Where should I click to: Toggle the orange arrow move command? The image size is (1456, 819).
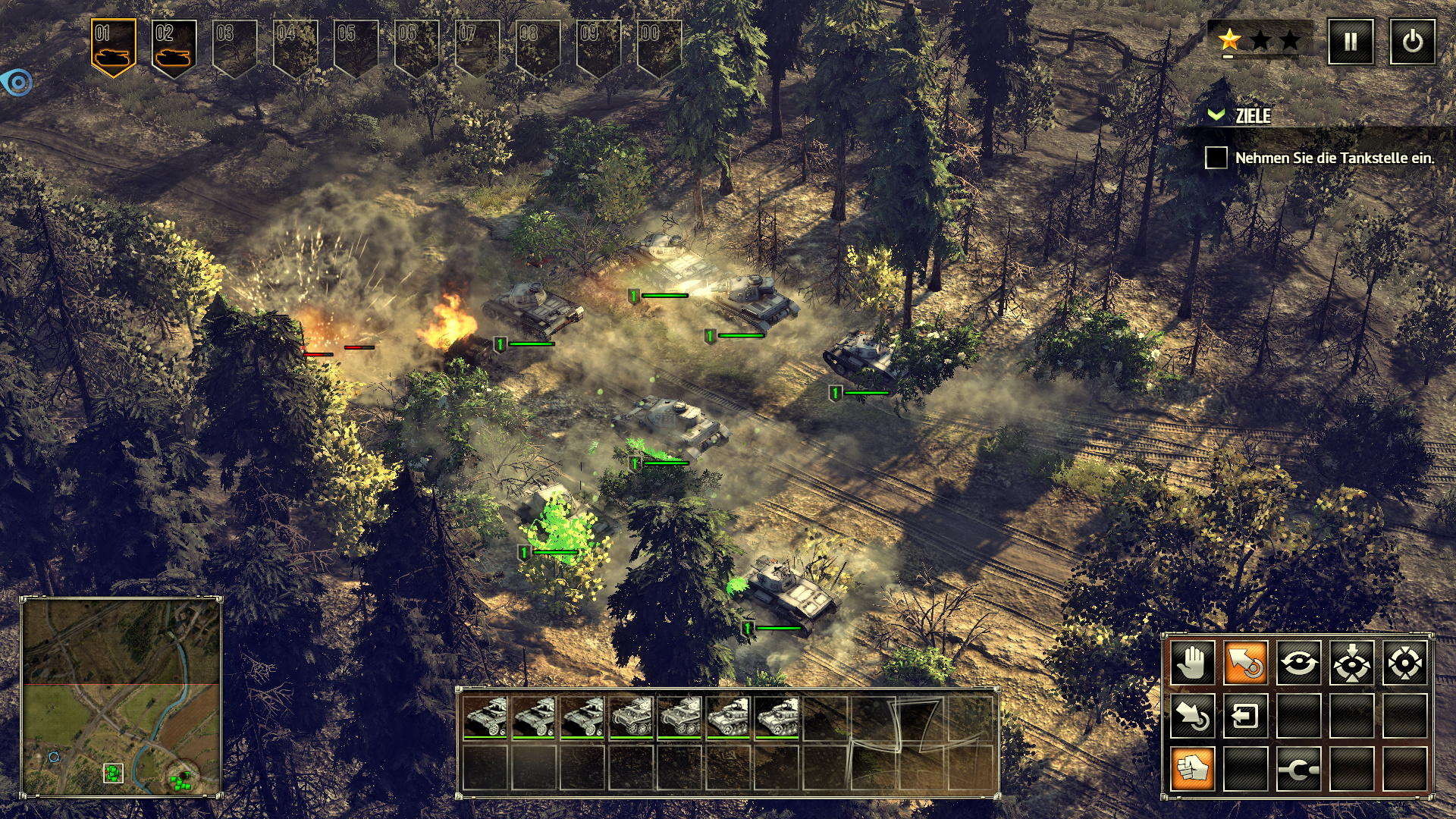pyautogui.click(x=1246, y=662)
